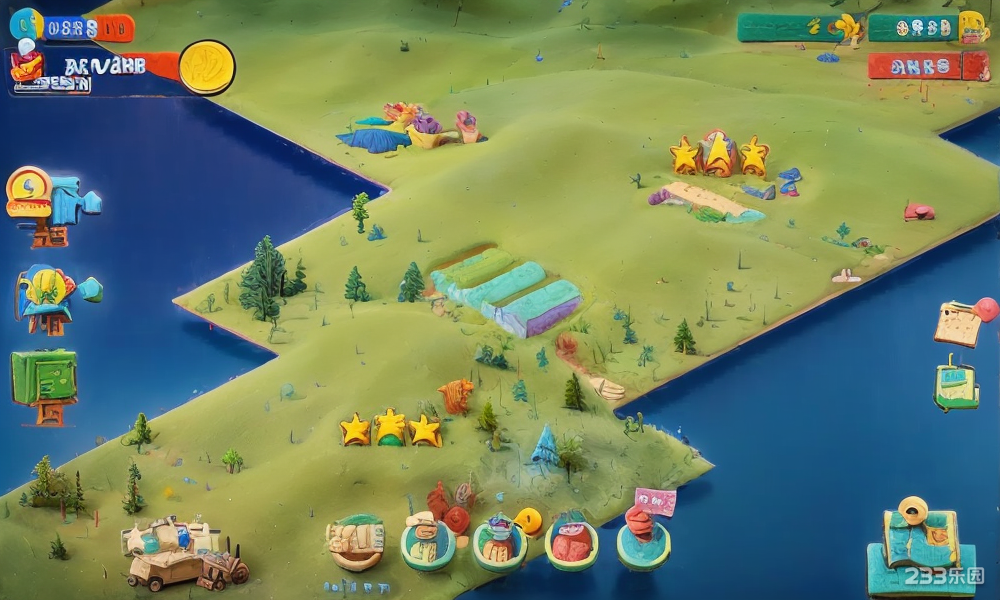Choose the round basket button in the bottom bar
Image resolution: width=1000 pixels, height=600 pixels.
coord(356,541)
